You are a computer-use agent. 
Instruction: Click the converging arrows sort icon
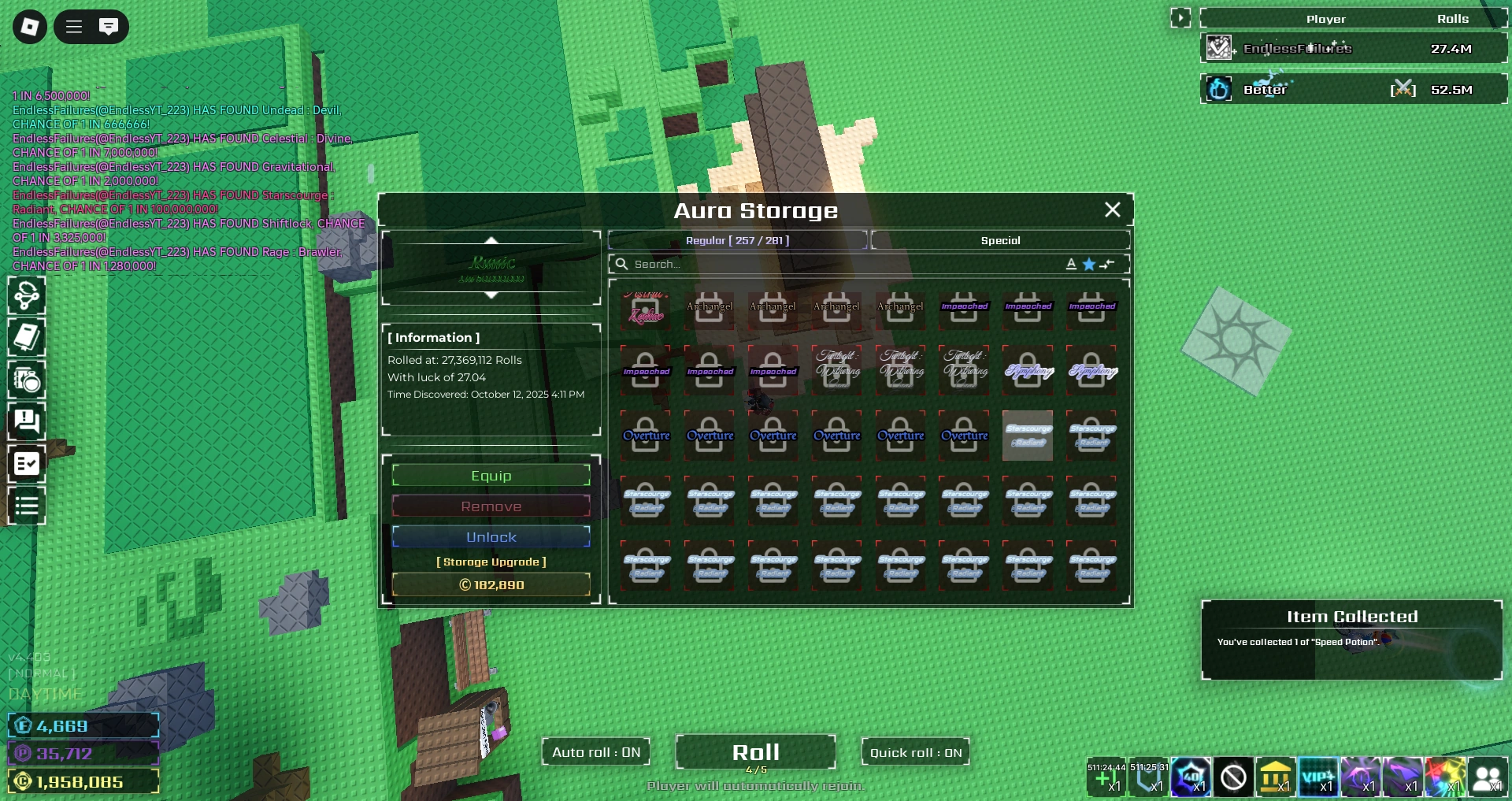pos(1108,265)
